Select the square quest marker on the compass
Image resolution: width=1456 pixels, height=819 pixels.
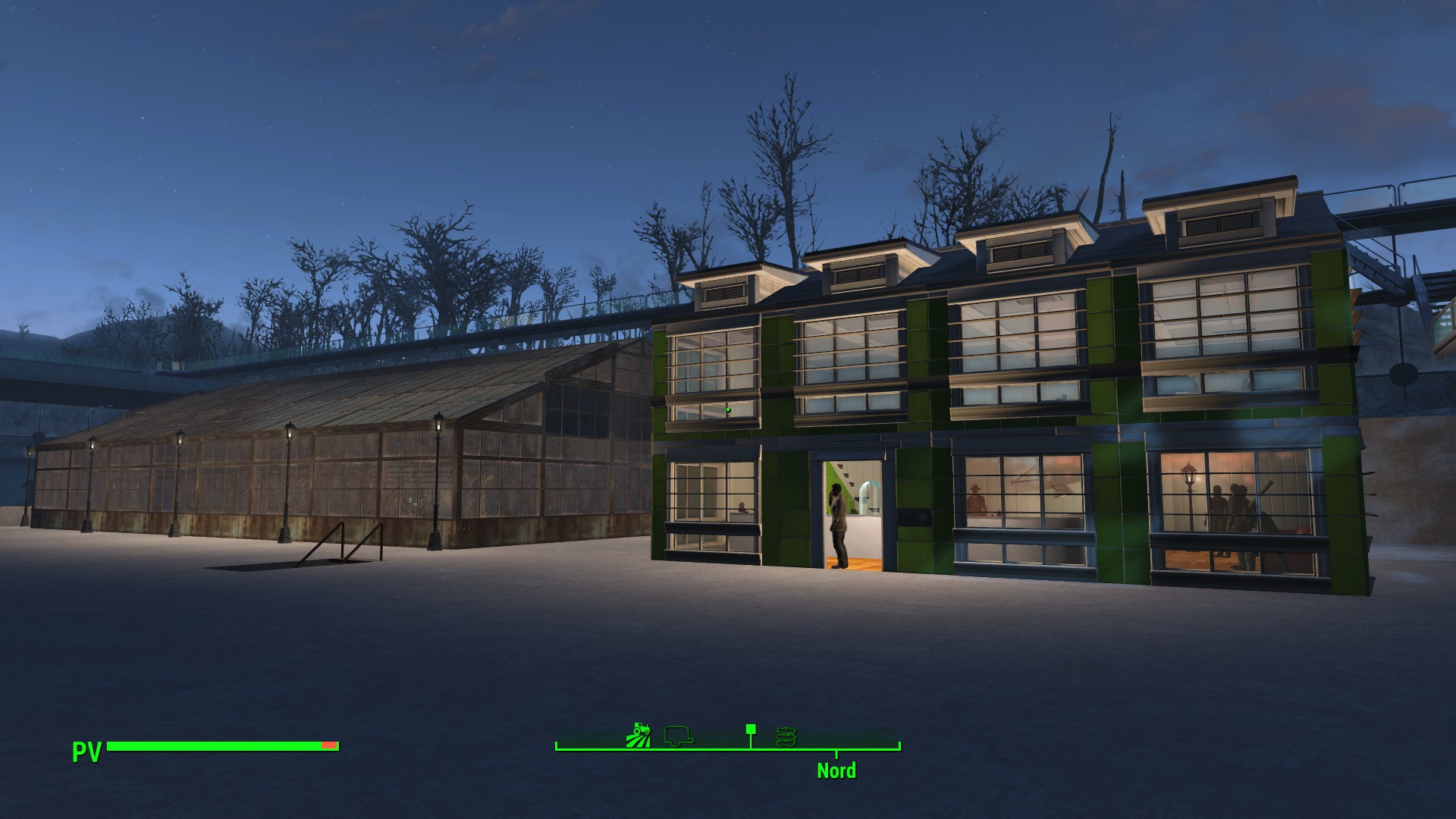tap(751, 730)
